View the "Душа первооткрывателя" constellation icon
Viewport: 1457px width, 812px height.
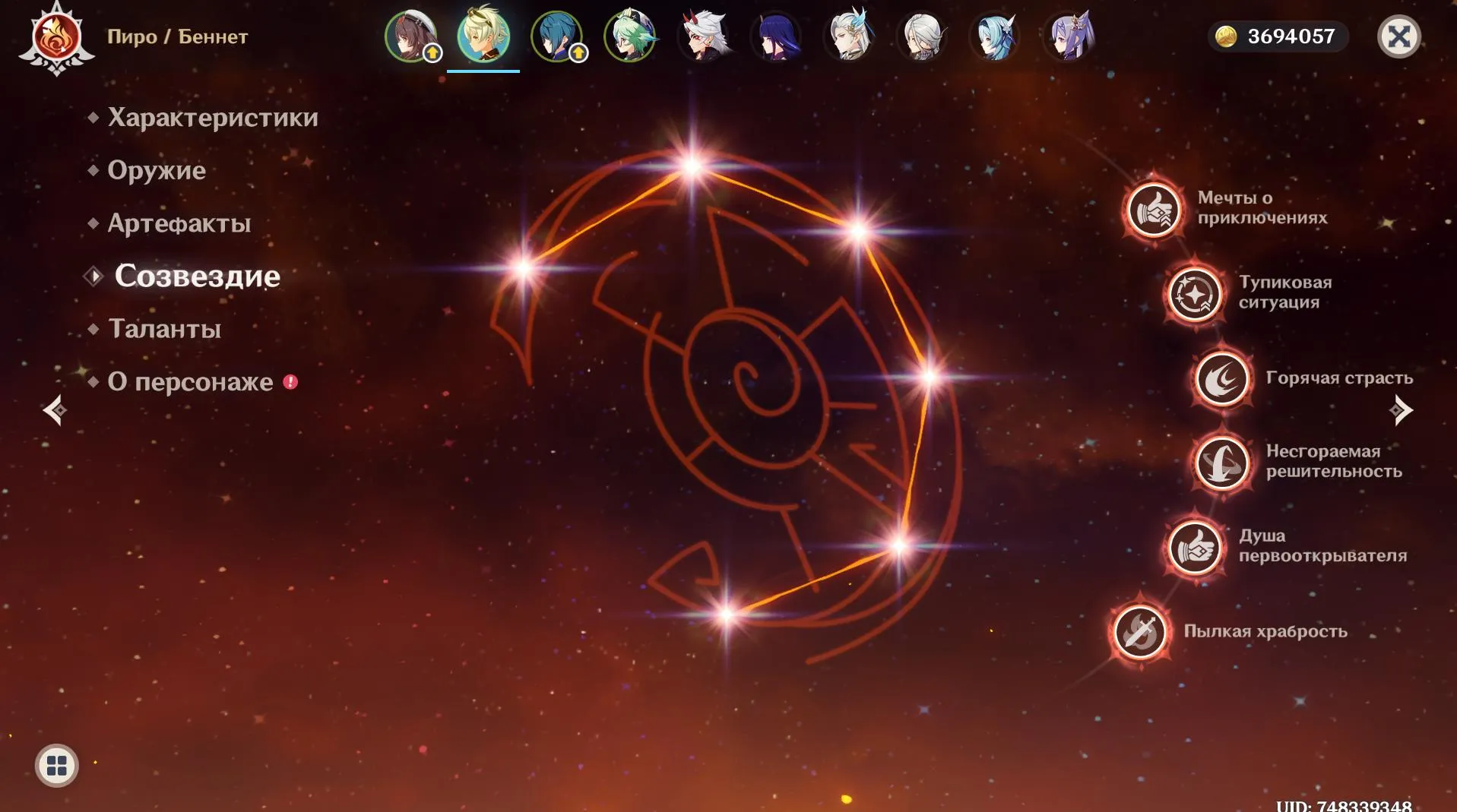click(x=1195, y=547)
